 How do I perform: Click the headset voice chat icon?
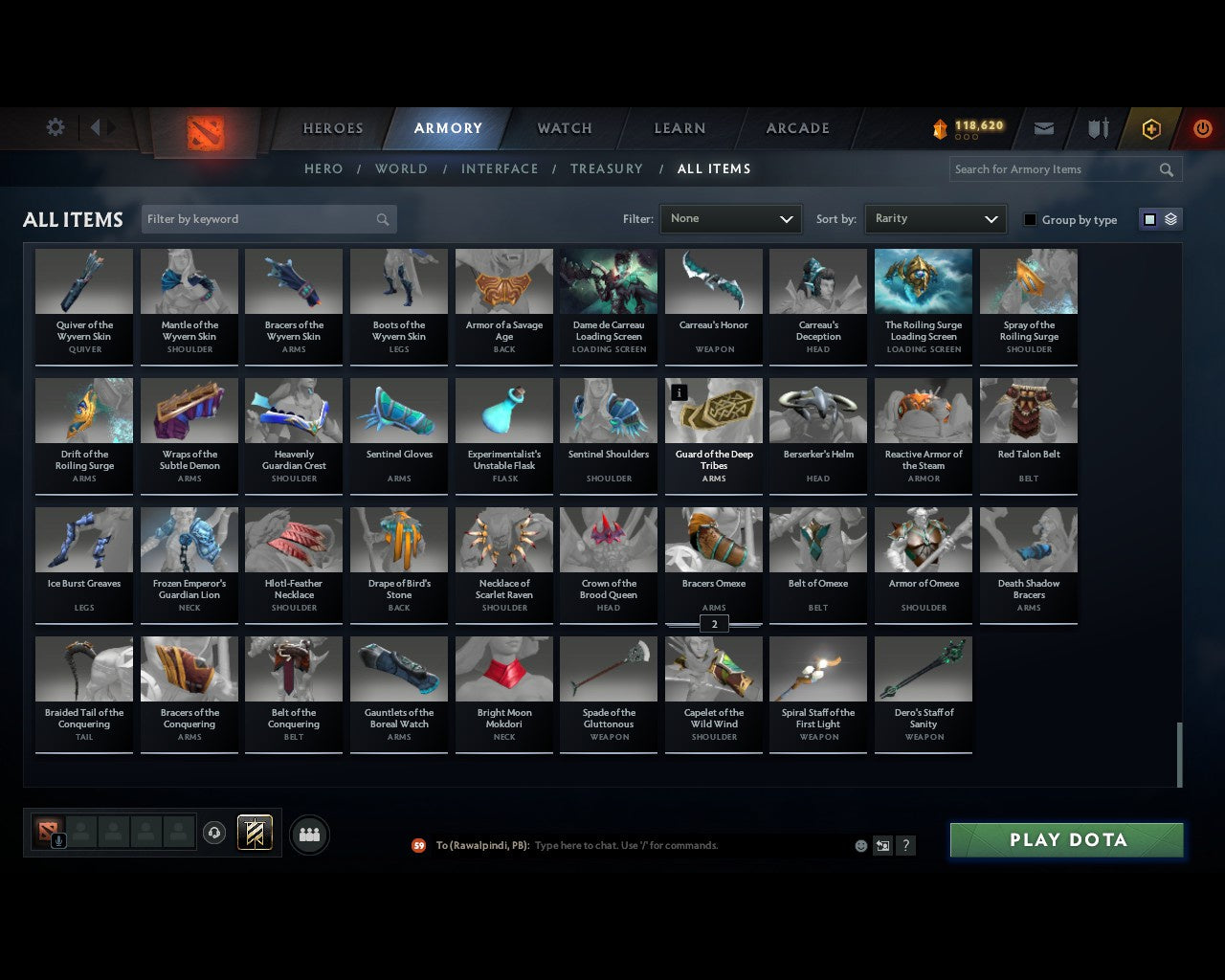click(214, 833)
